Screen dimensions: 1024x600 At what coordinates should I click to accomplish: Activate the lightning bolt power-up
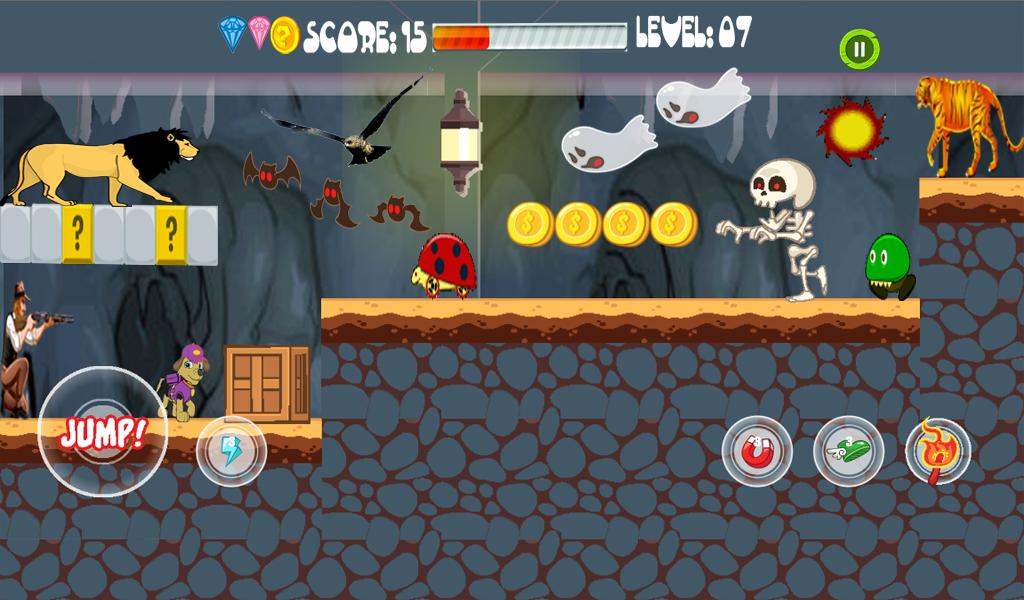coord(231,451)
